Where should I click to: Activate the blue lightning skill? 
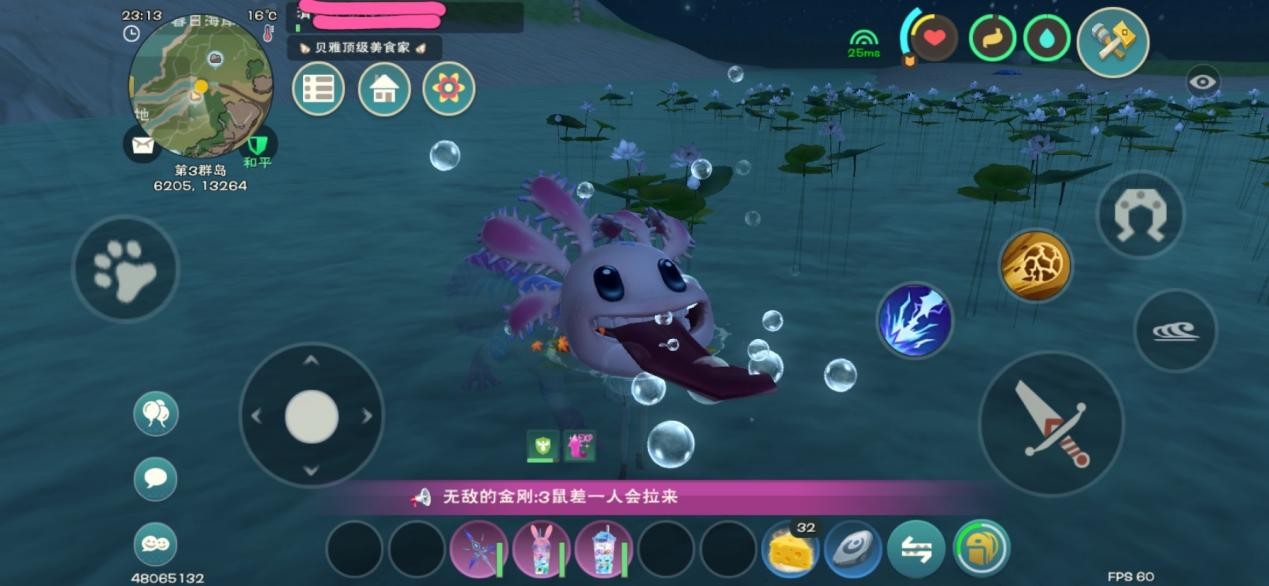(x=915, y=320)
